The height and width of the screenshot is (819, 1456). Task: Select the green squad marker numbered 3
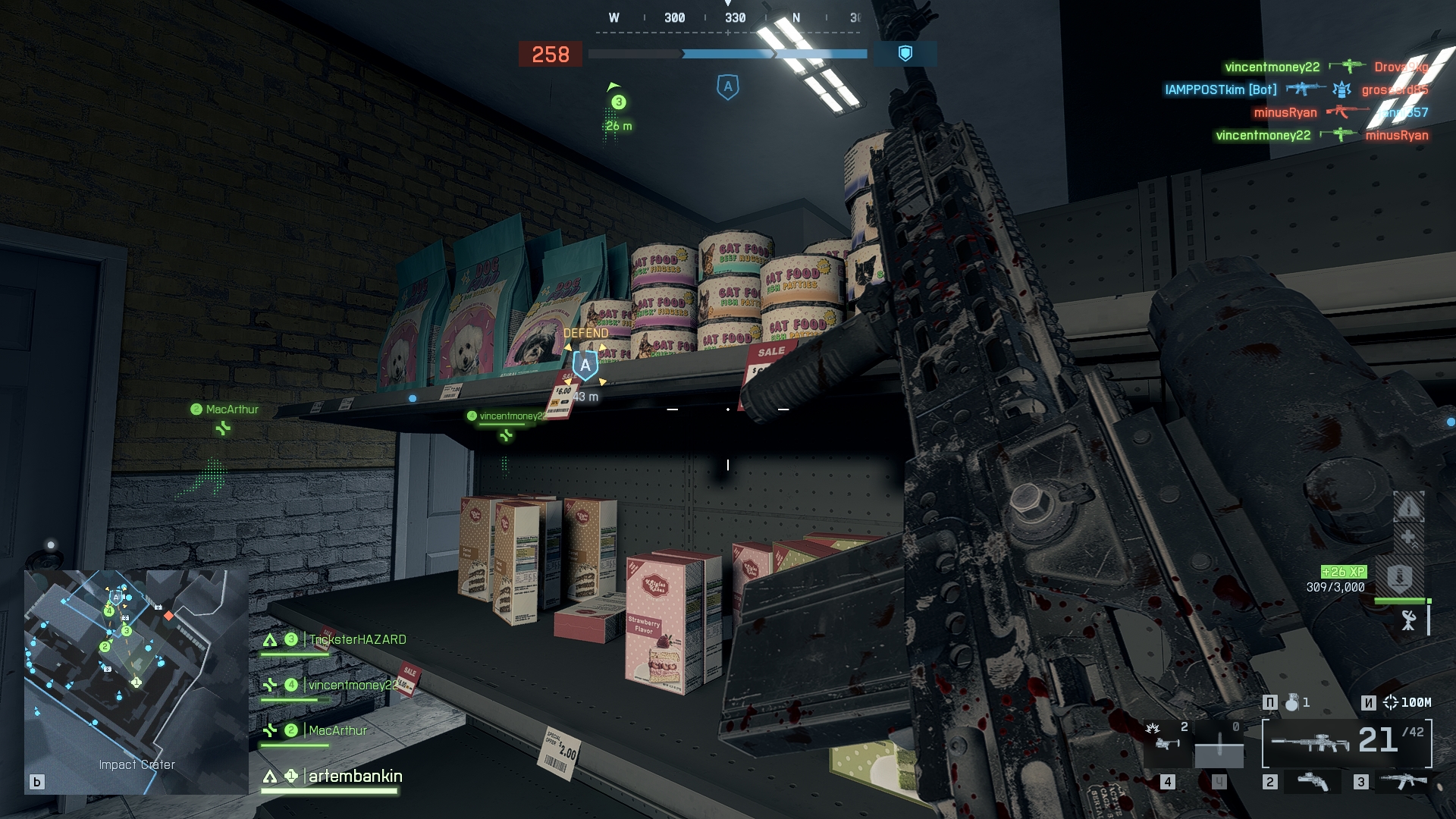(619, 102)
